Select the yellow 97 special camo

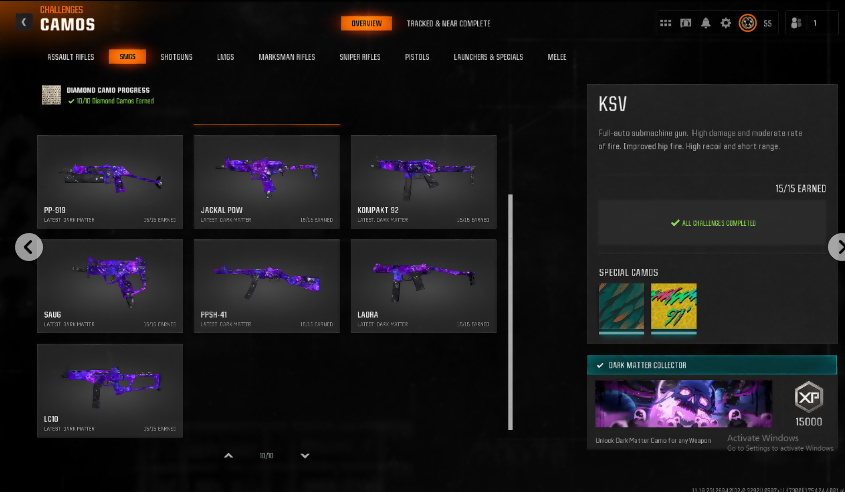[672, 306]
